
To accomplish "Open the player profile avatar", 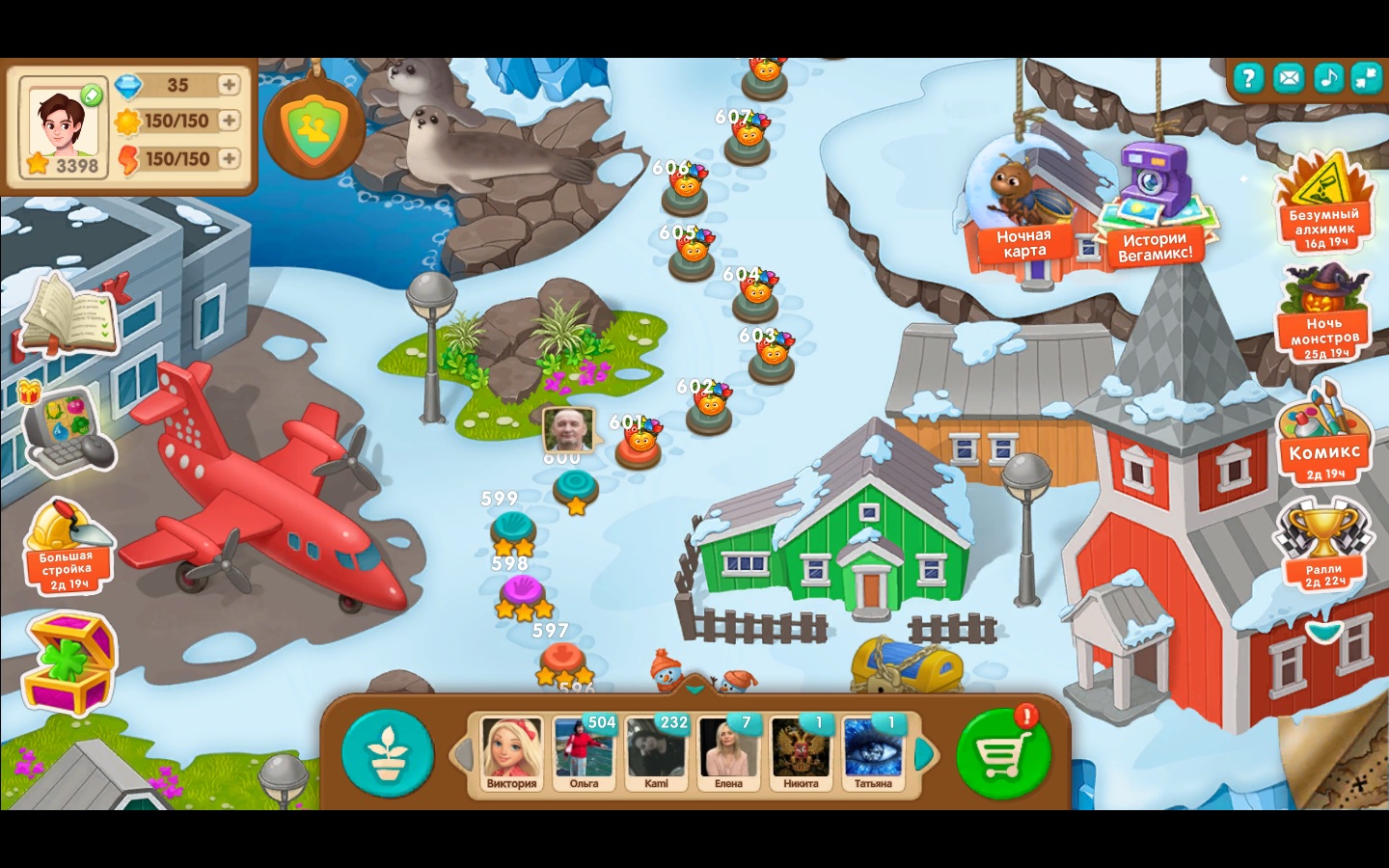I will (x=64, y=125).
